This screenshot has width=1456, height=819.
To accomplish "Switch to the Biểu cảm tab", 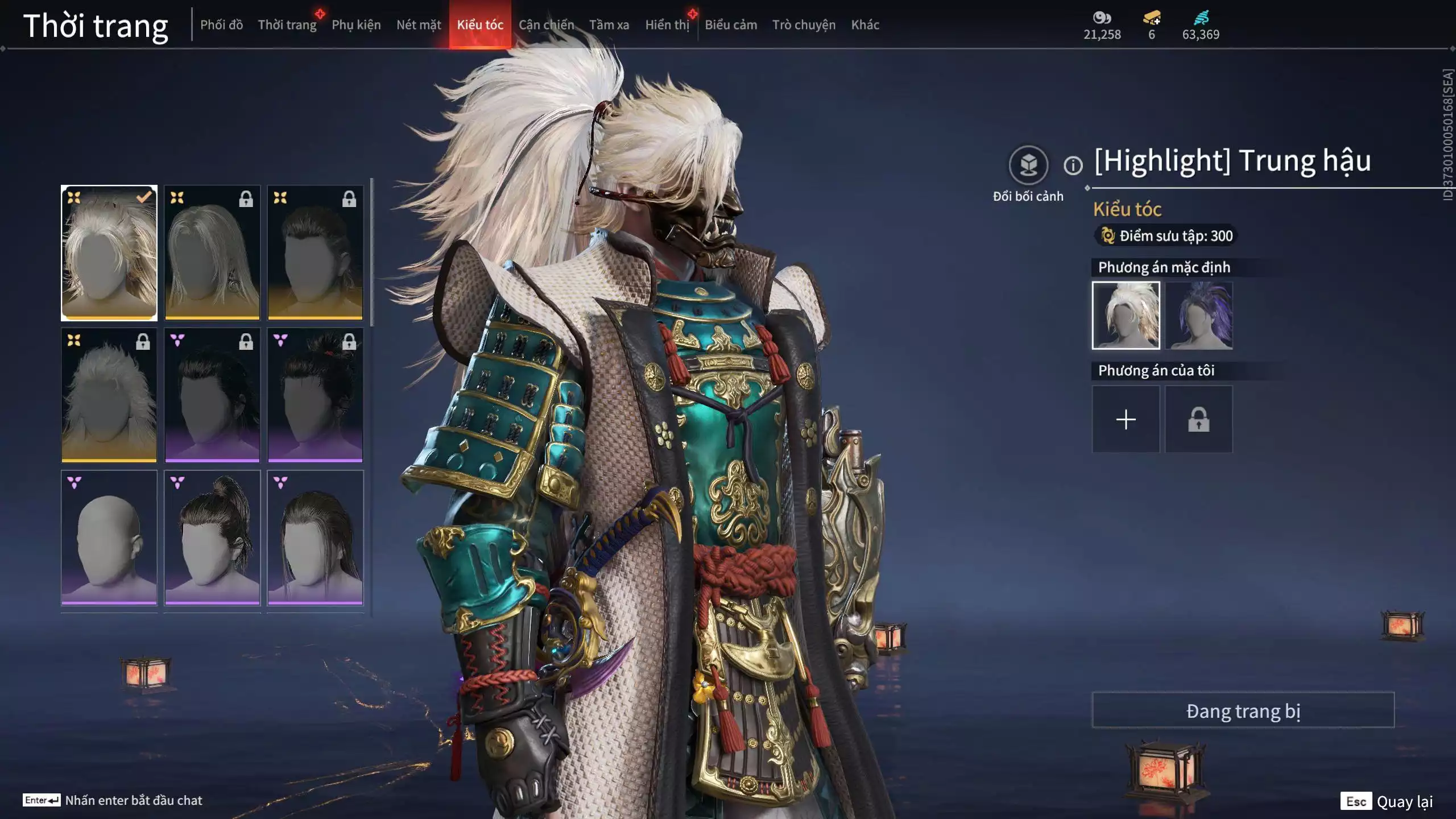I will pyautogui.click(x=730, y=24).
